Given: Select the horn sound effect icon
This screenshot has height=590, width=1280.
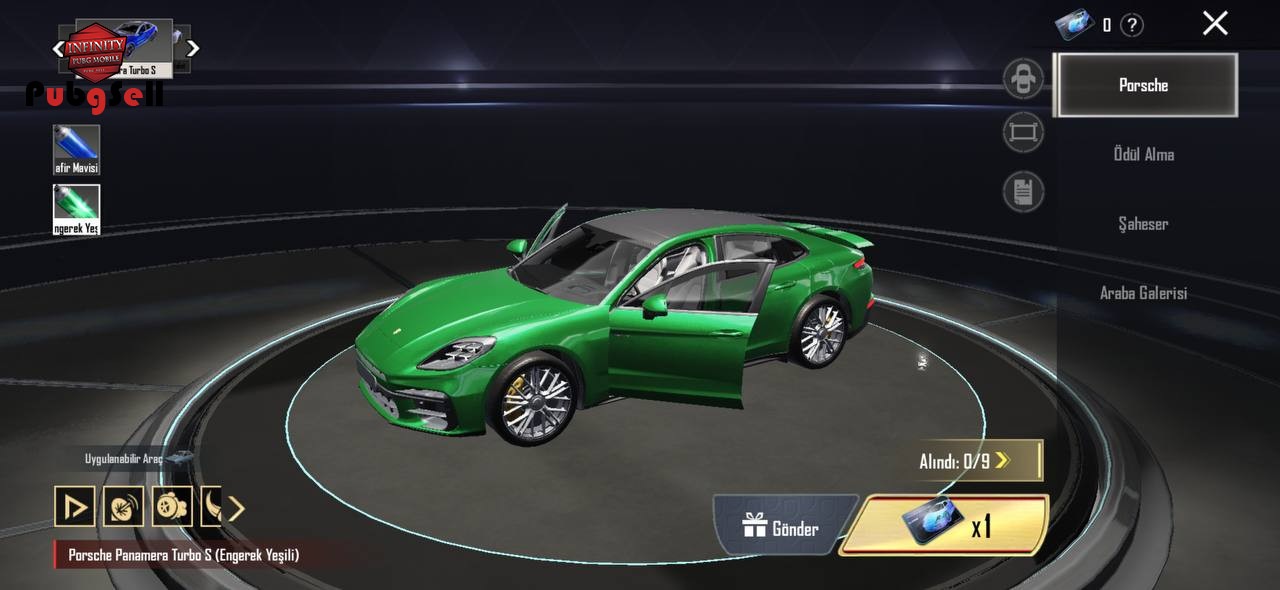Looking at the screenshot, I should pyautogui.click(x=123, y=507).
